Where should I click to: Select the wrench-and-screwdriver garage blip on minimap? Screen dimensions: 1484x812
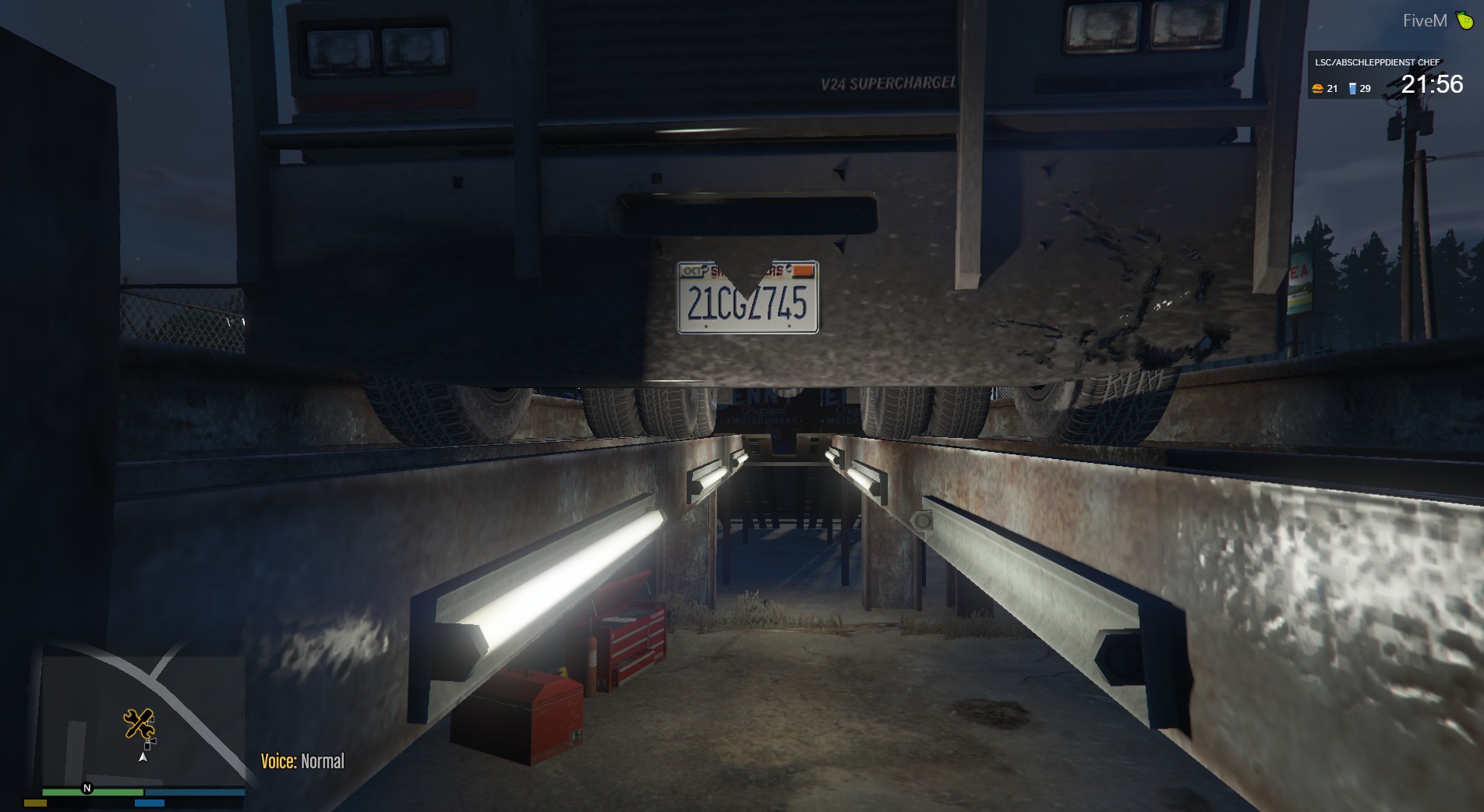click(x=140, y=723)
